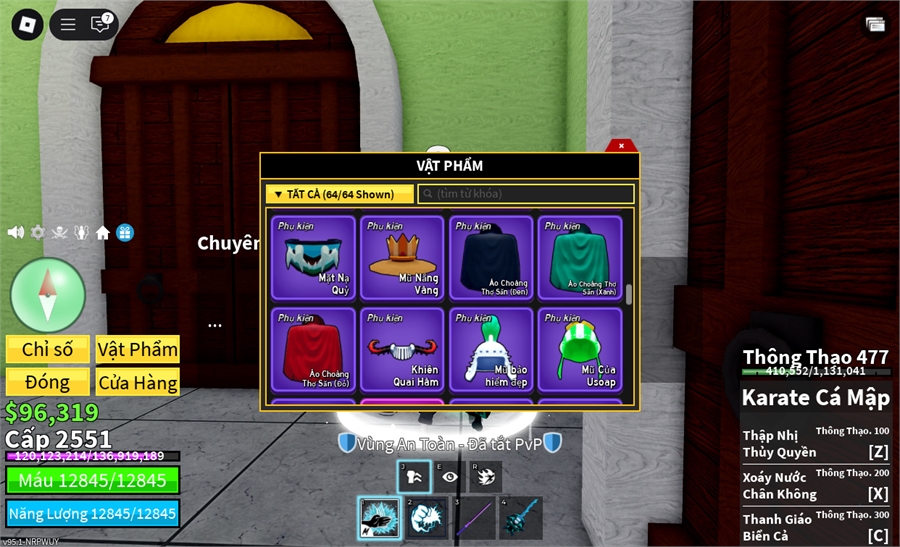The width and height of the screenshot is (900, 547).
Task: Select the Mặt Nạ Quỷ accessory
Action: 316,257
